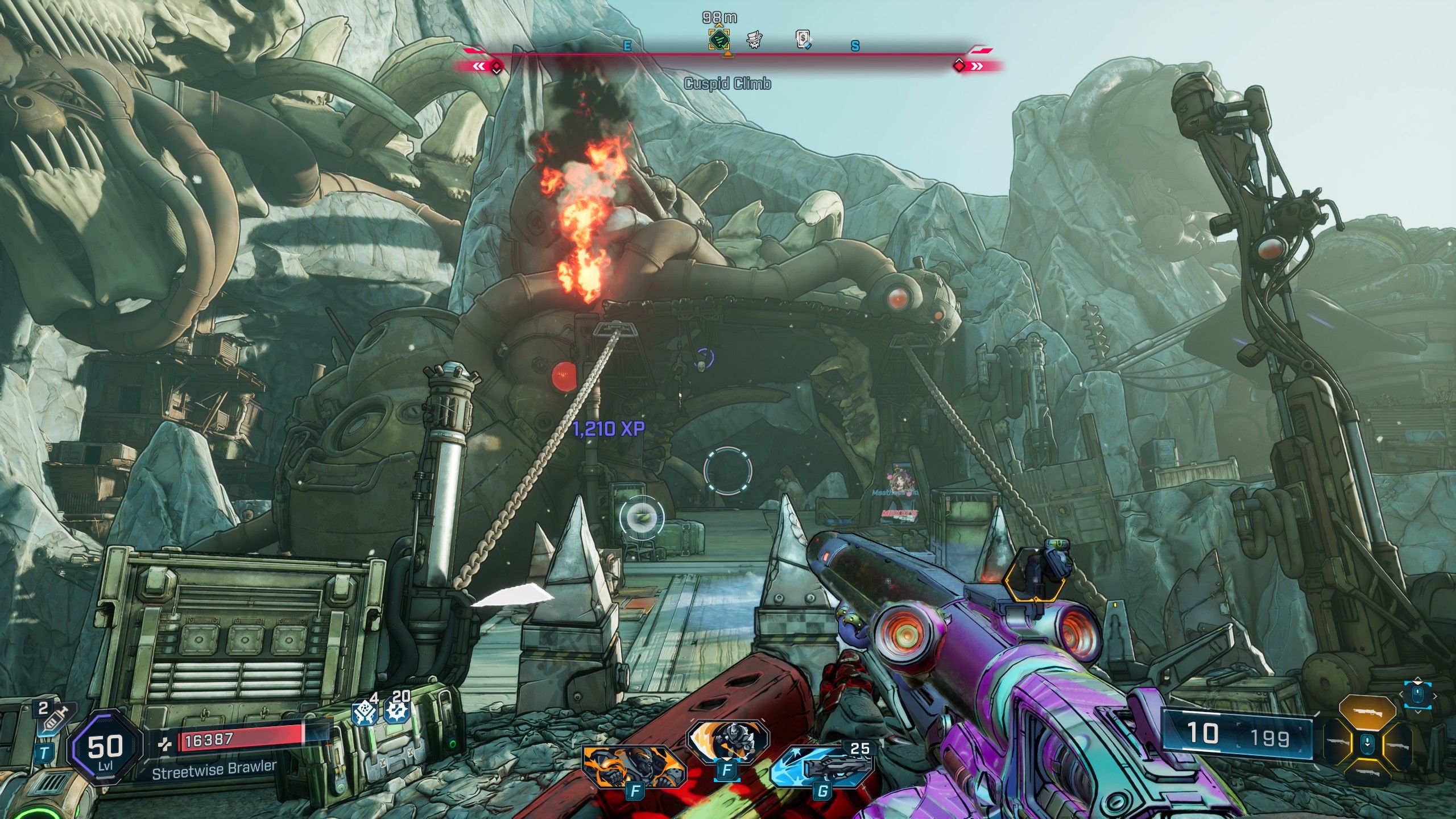Click the mouse icon above weapon wheel
The height and width of the screenshot is (819, 1456).
(1418, 694)
